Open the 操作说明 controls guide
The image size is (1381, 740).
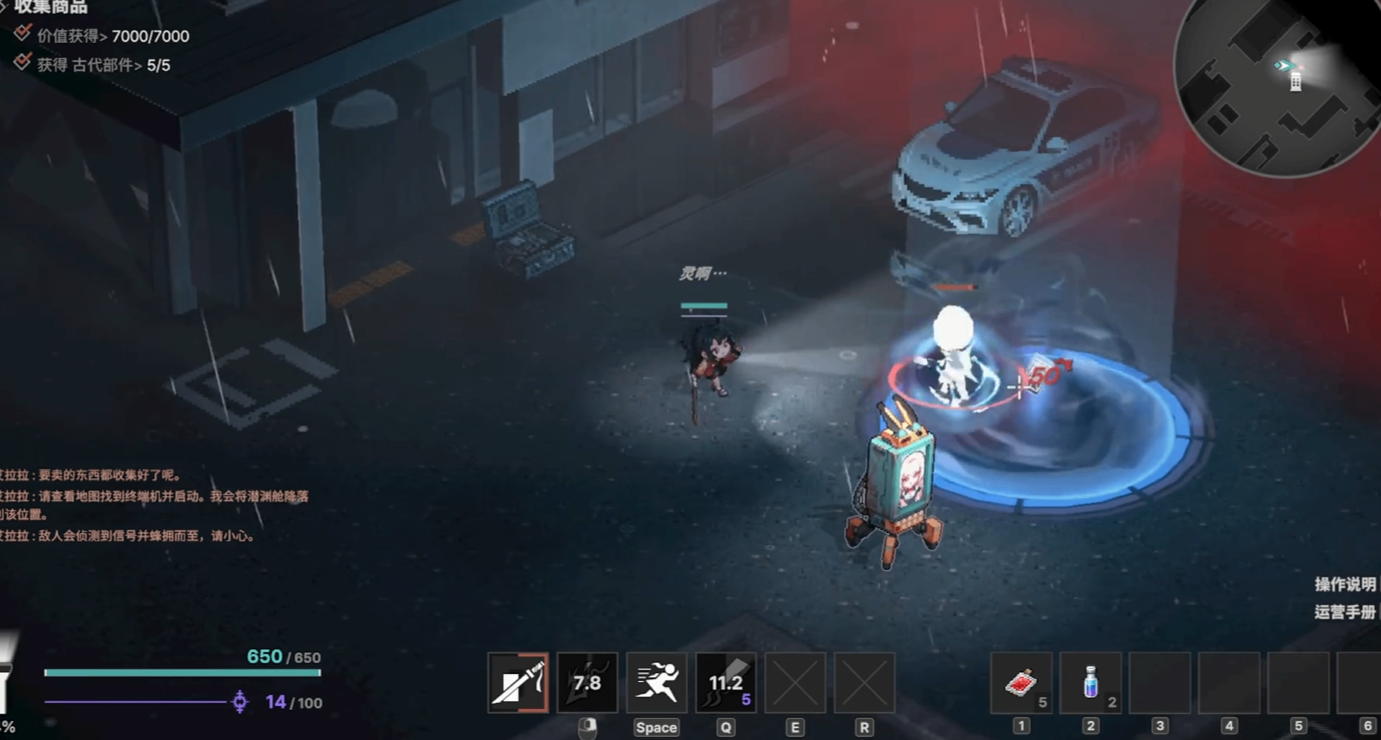pos(1346,584)
